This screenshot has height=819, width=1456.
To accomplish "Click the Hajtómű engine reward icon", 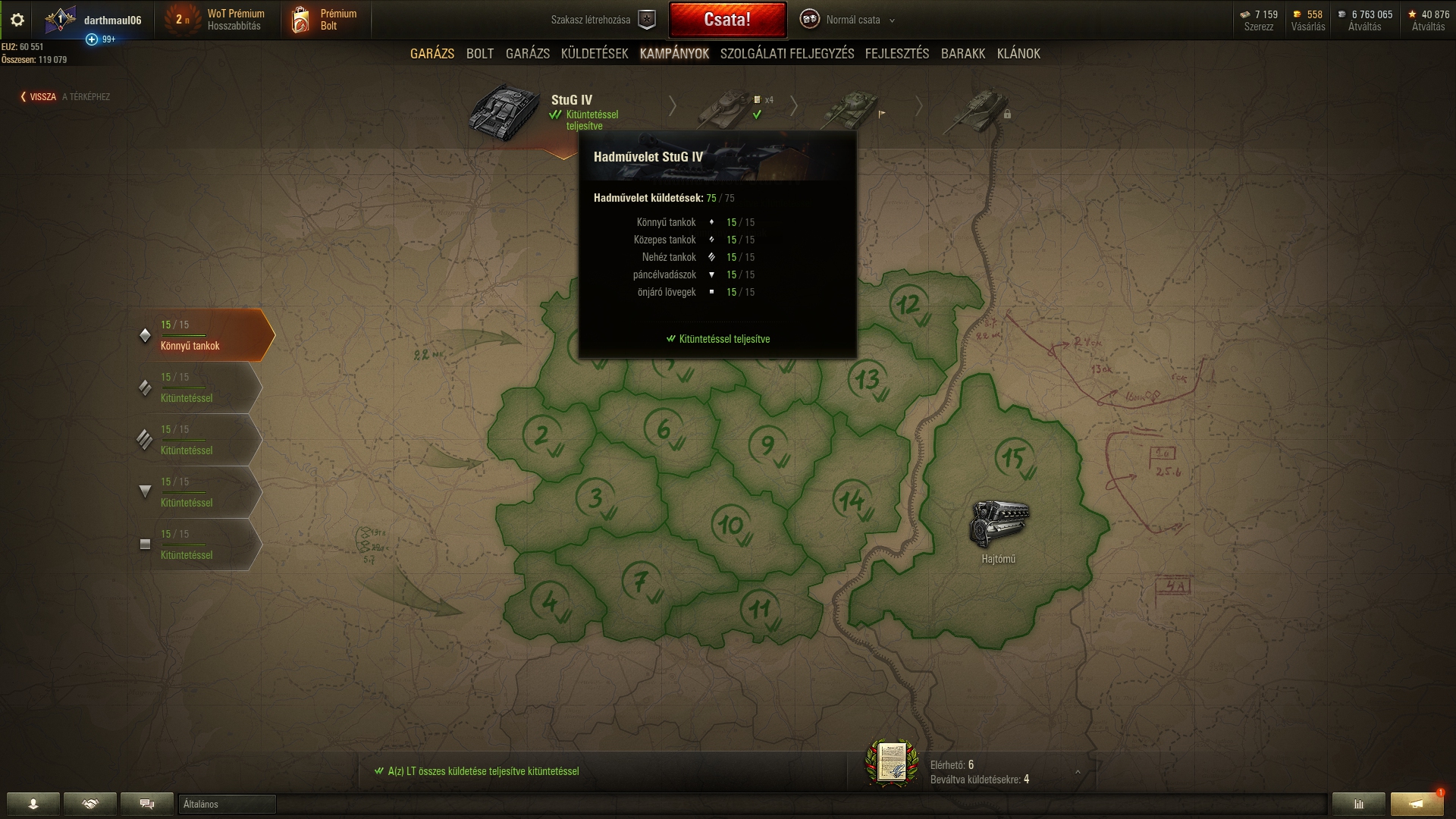I will [x=999, y=524].
